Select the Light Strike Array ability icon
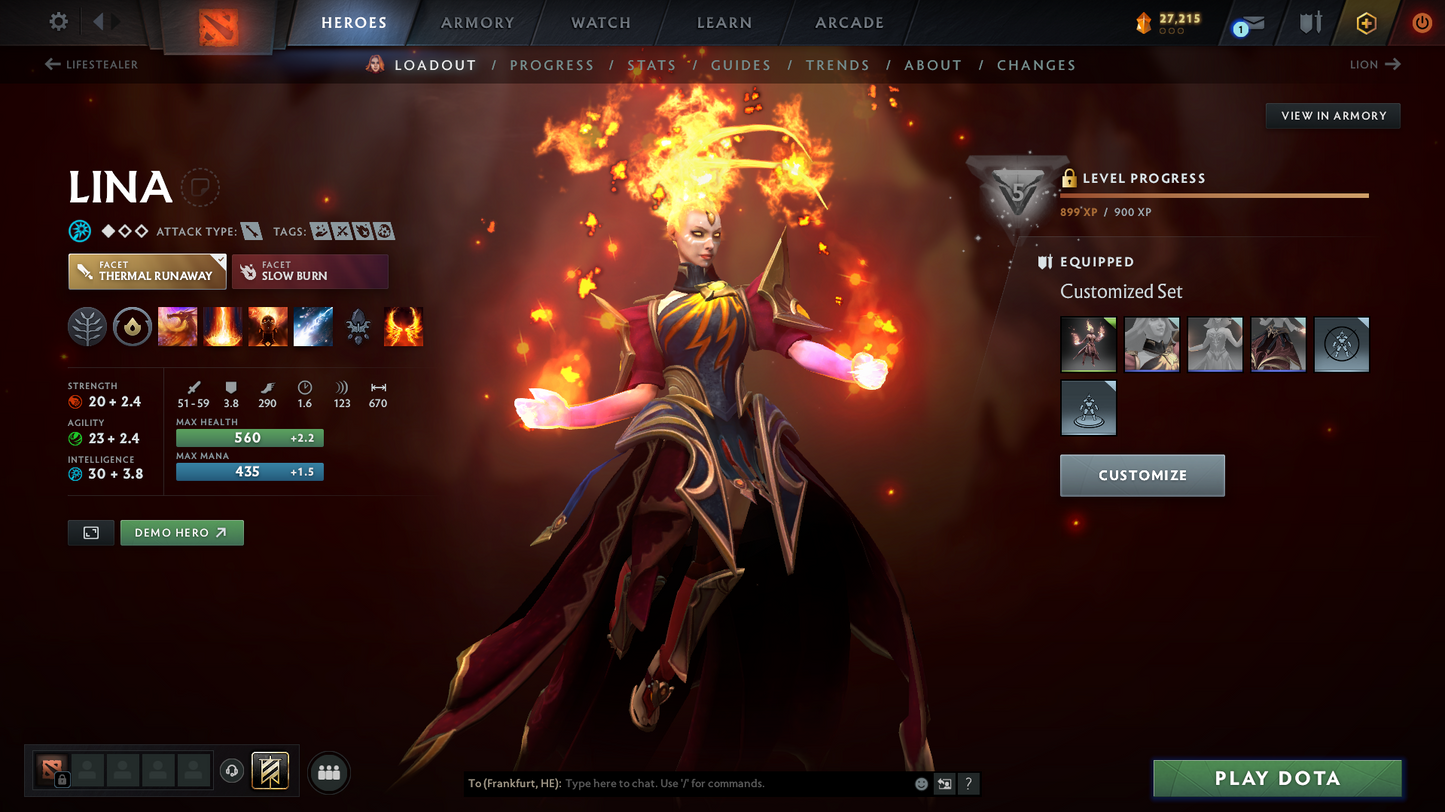The image size is (1445, 812). pos(222,326)
